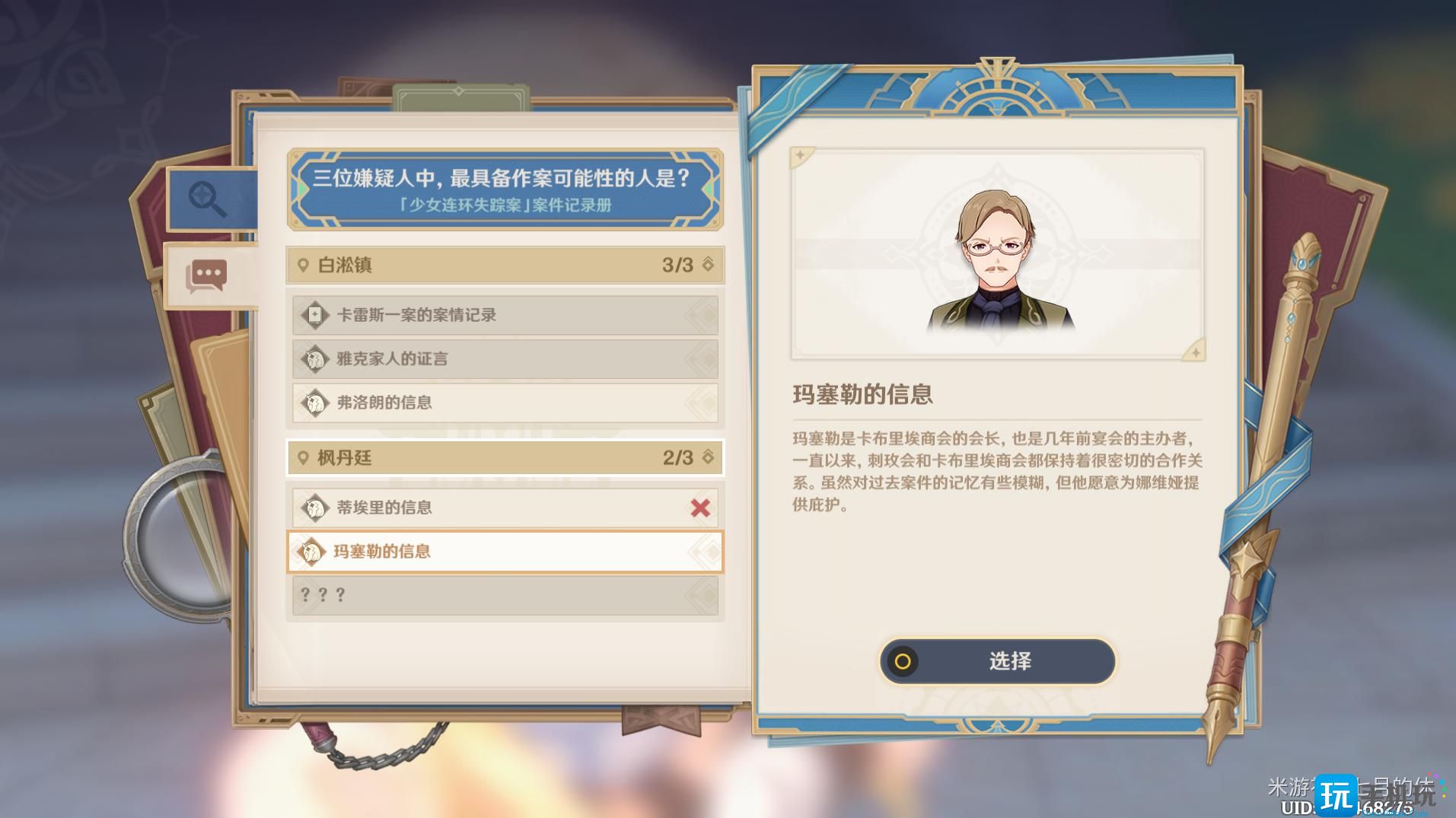Click the red X on 蒂埃里的信息

coord(699,507)
